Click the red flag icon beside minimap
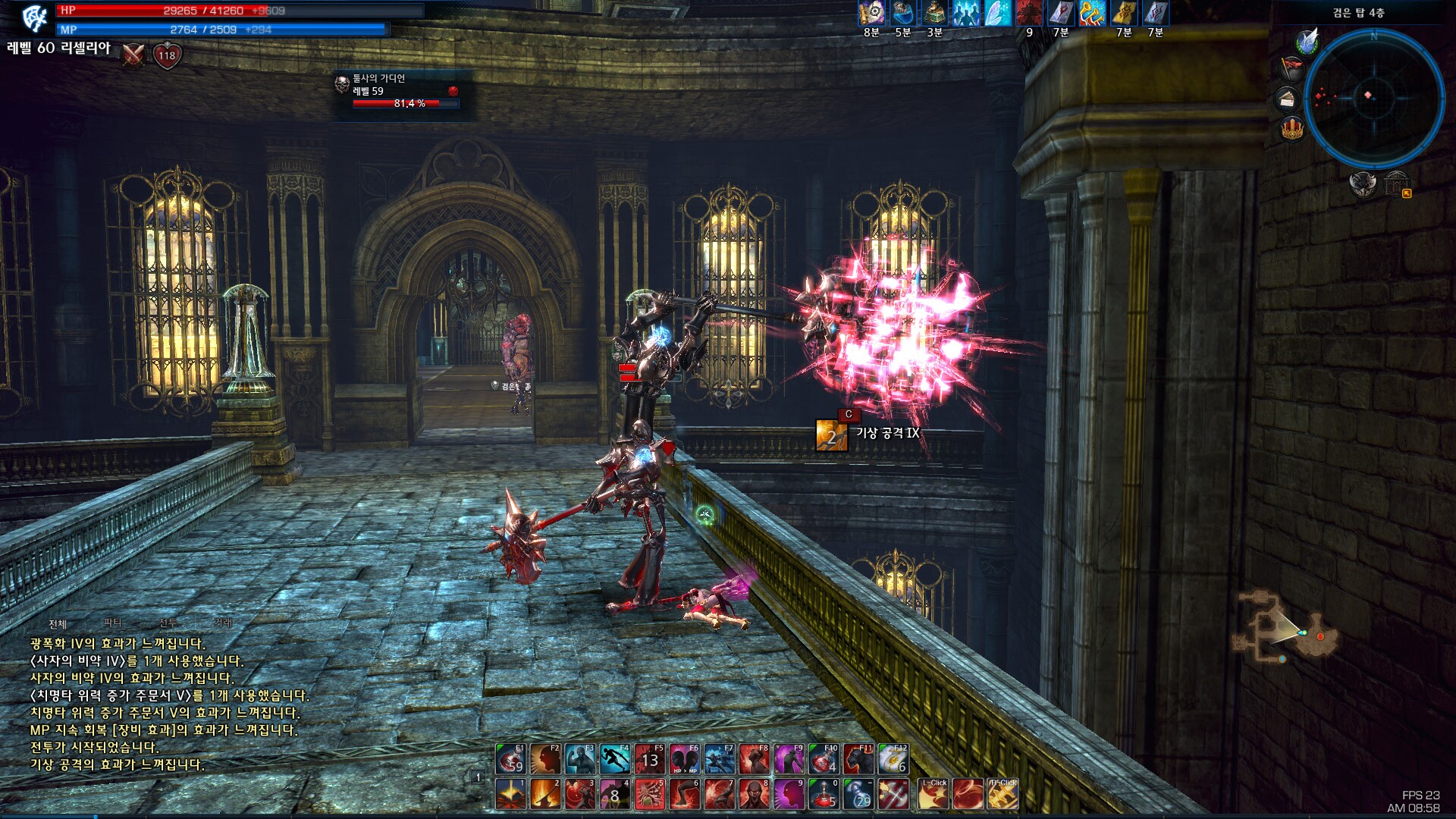Viewport: 1456px width, 819px height. coord(1291,69)
